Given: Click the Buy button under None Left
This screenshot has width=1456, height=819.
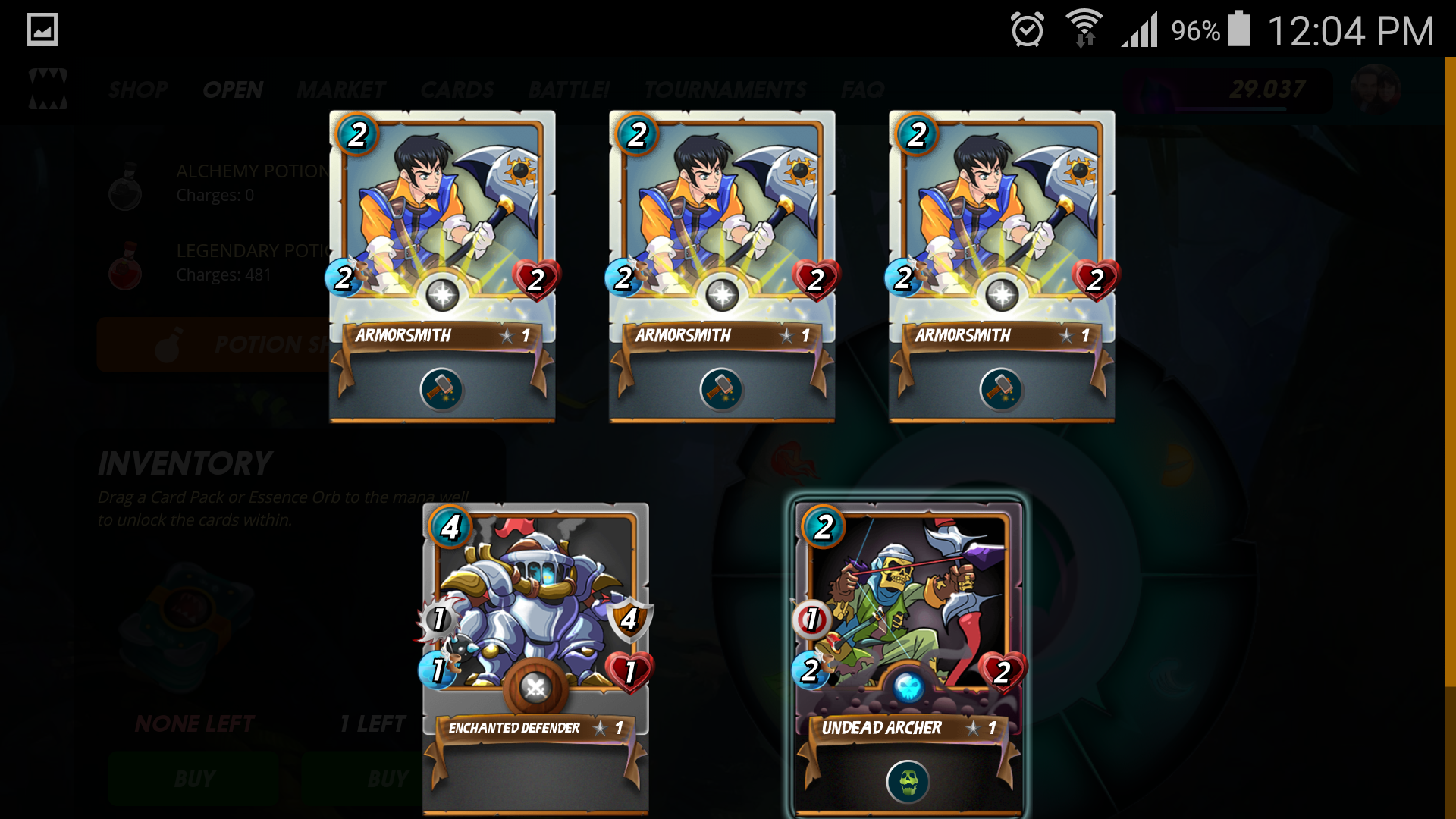Looking at the screenshot, I should (194, 779).
